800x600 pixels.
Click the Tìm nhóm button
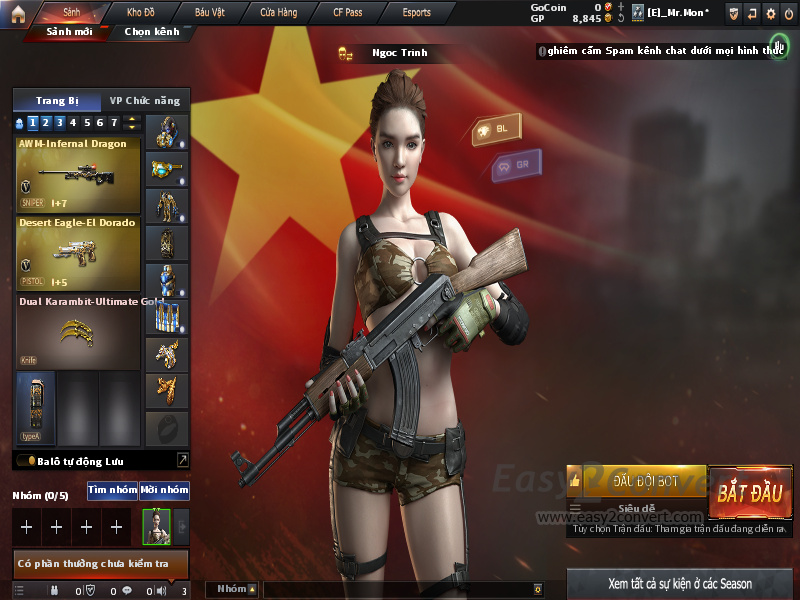(112, 490)
